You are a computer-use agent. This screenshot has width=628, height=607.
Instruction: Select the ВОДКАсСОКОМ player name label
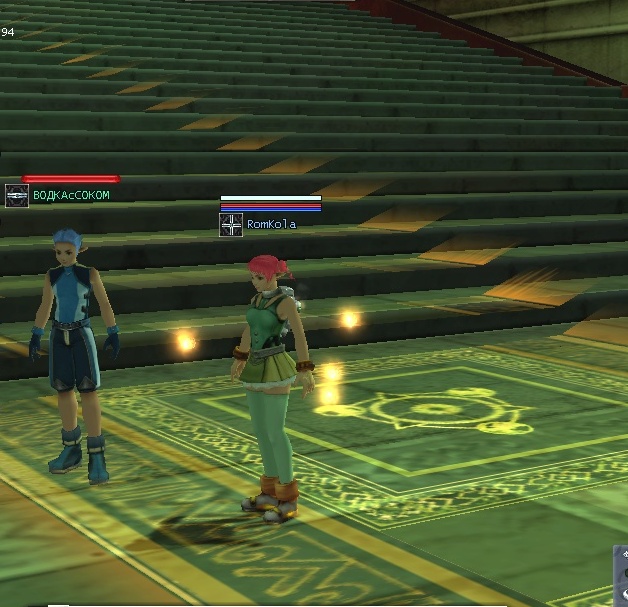click(x=71, y=195)
